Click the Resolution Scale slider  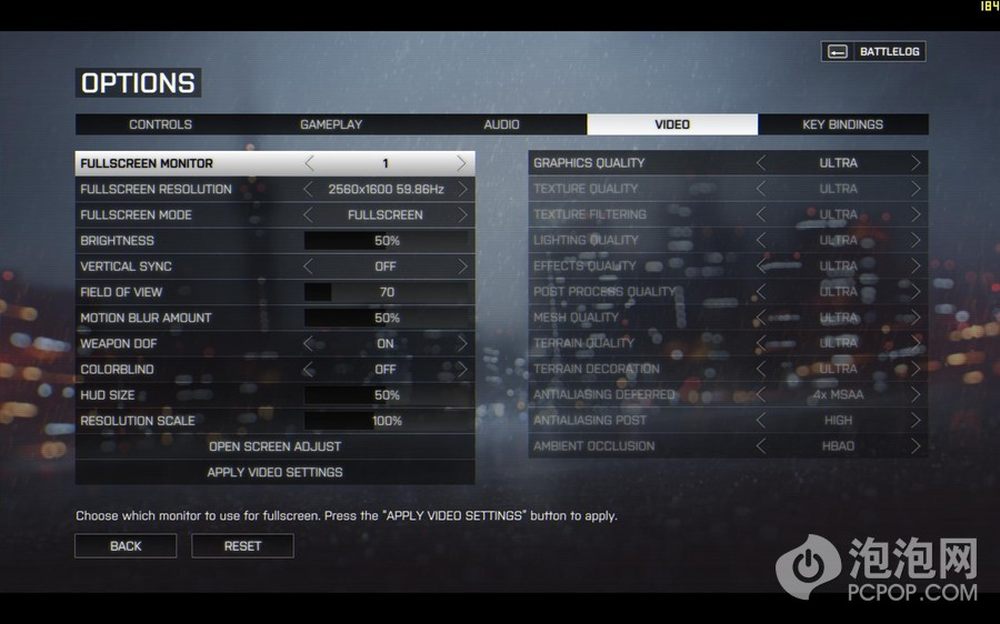pyautogui.click(x=386, y=421)
